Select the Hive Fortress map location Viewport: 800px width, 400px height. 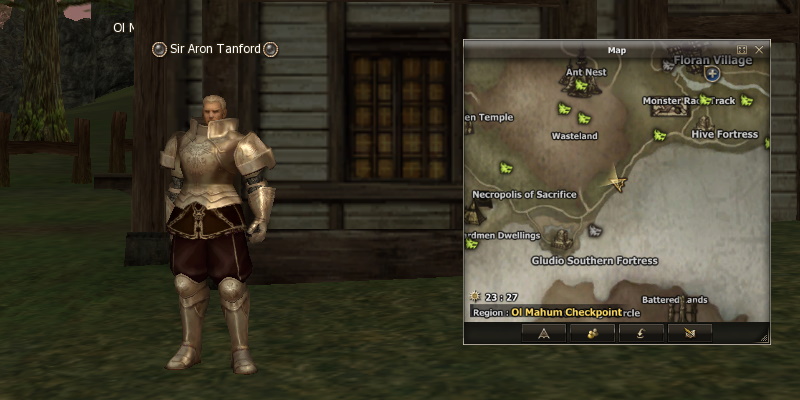click(x=725, y=134)
